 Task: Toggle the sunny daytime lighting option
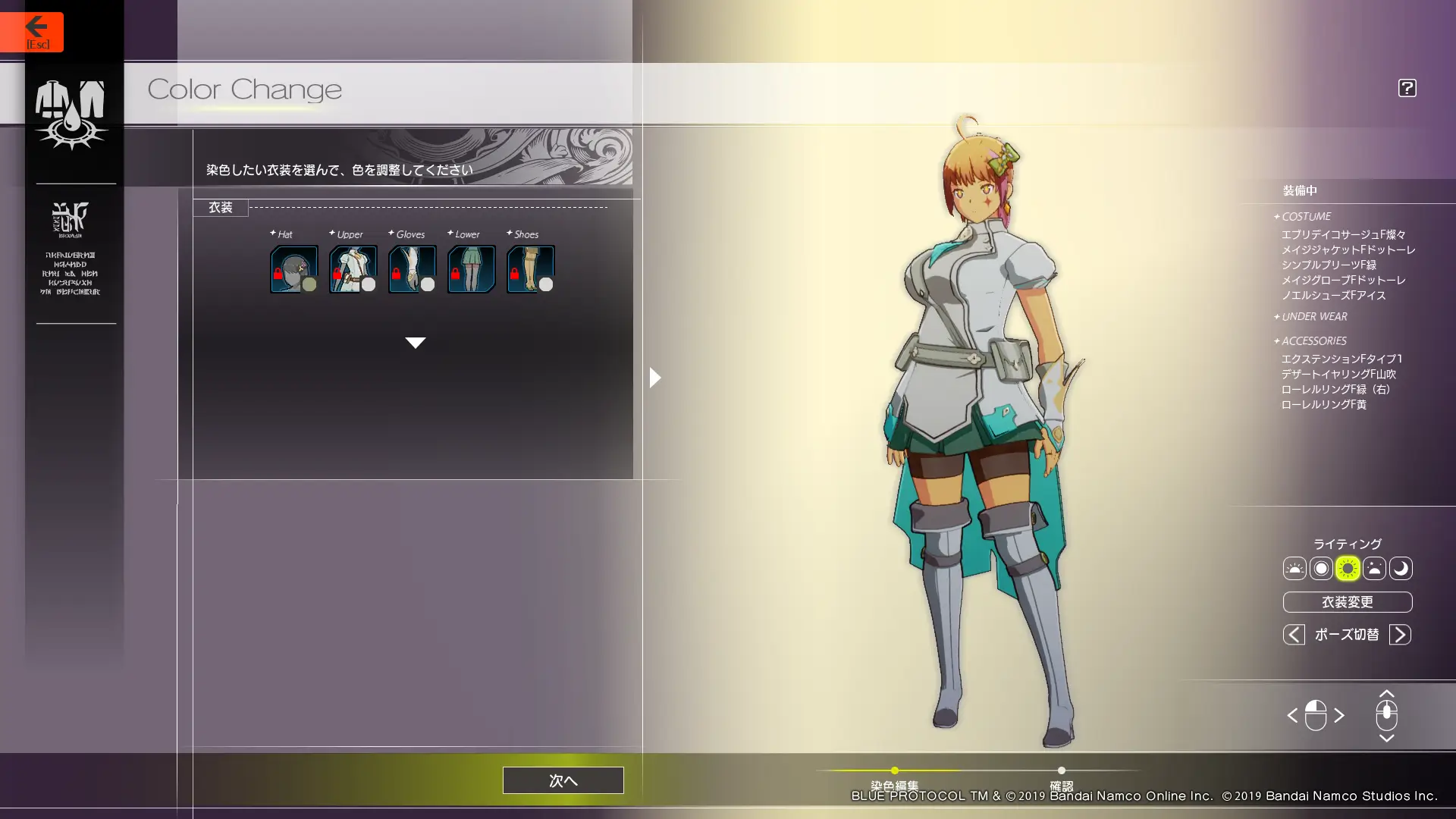point(1349,569)
